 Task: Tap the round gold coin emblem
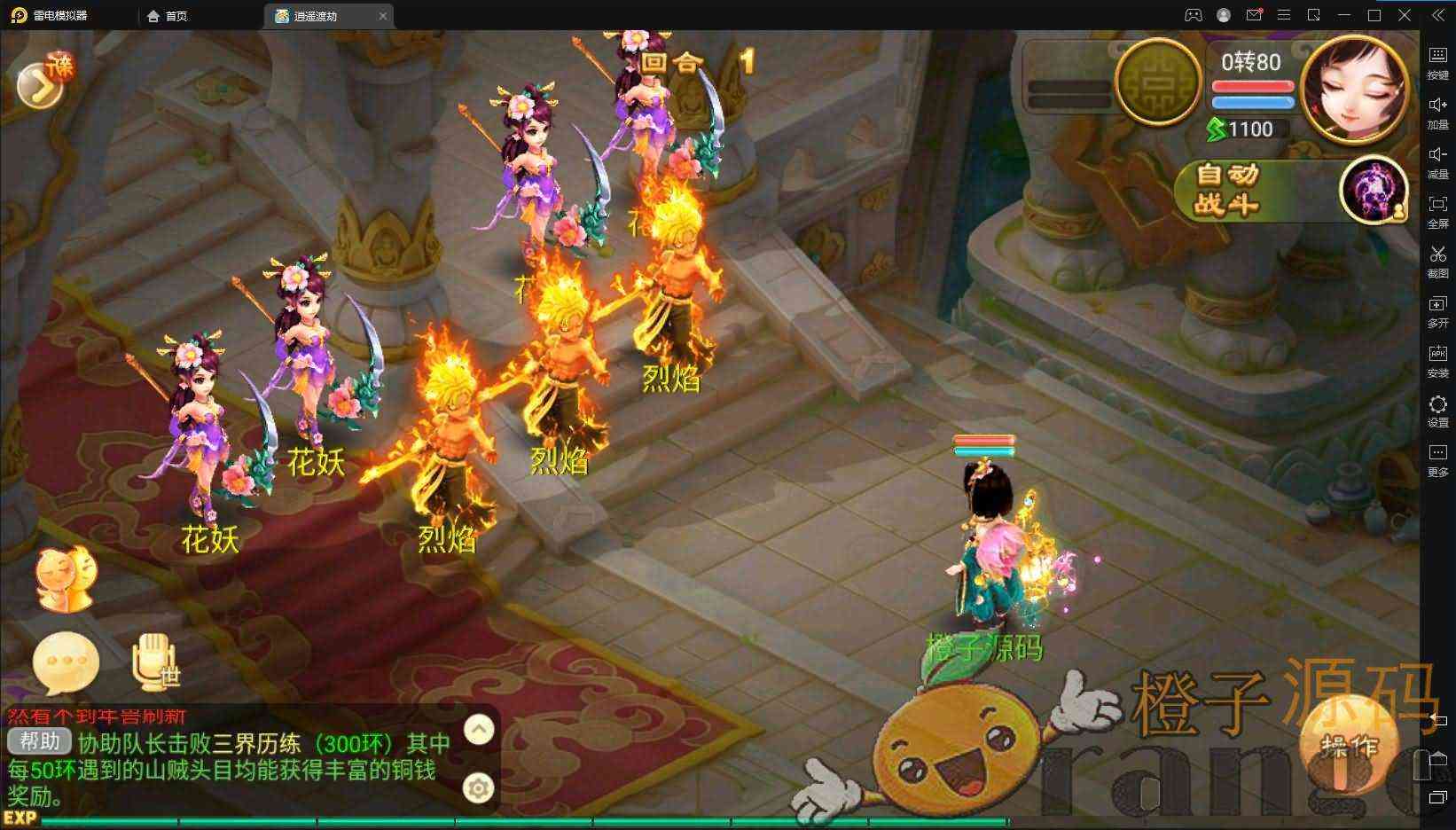pyautogui.click(x=1156, y=82)
